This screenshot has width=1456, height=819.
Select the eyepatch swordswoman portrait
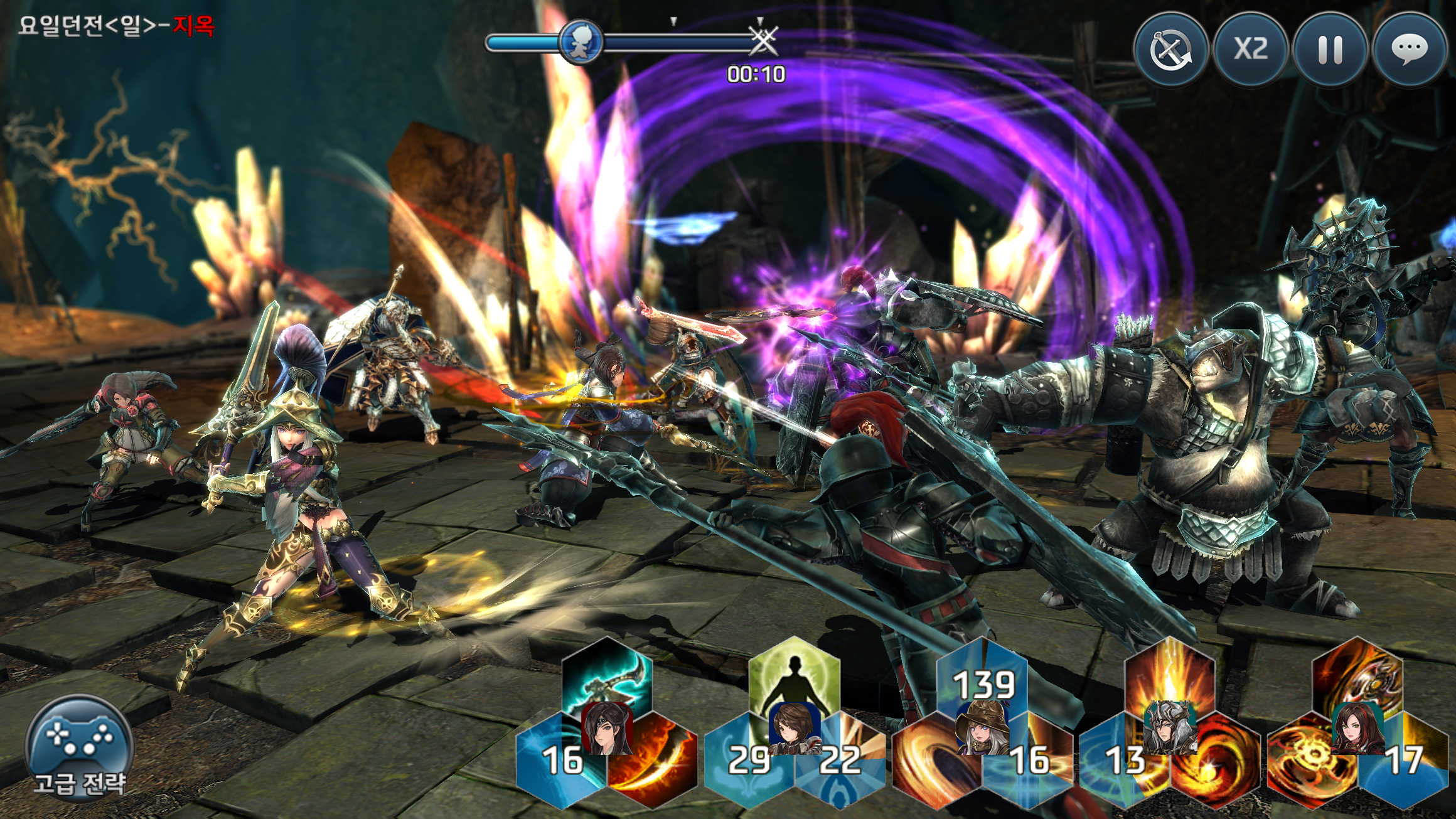pos(606,729)
